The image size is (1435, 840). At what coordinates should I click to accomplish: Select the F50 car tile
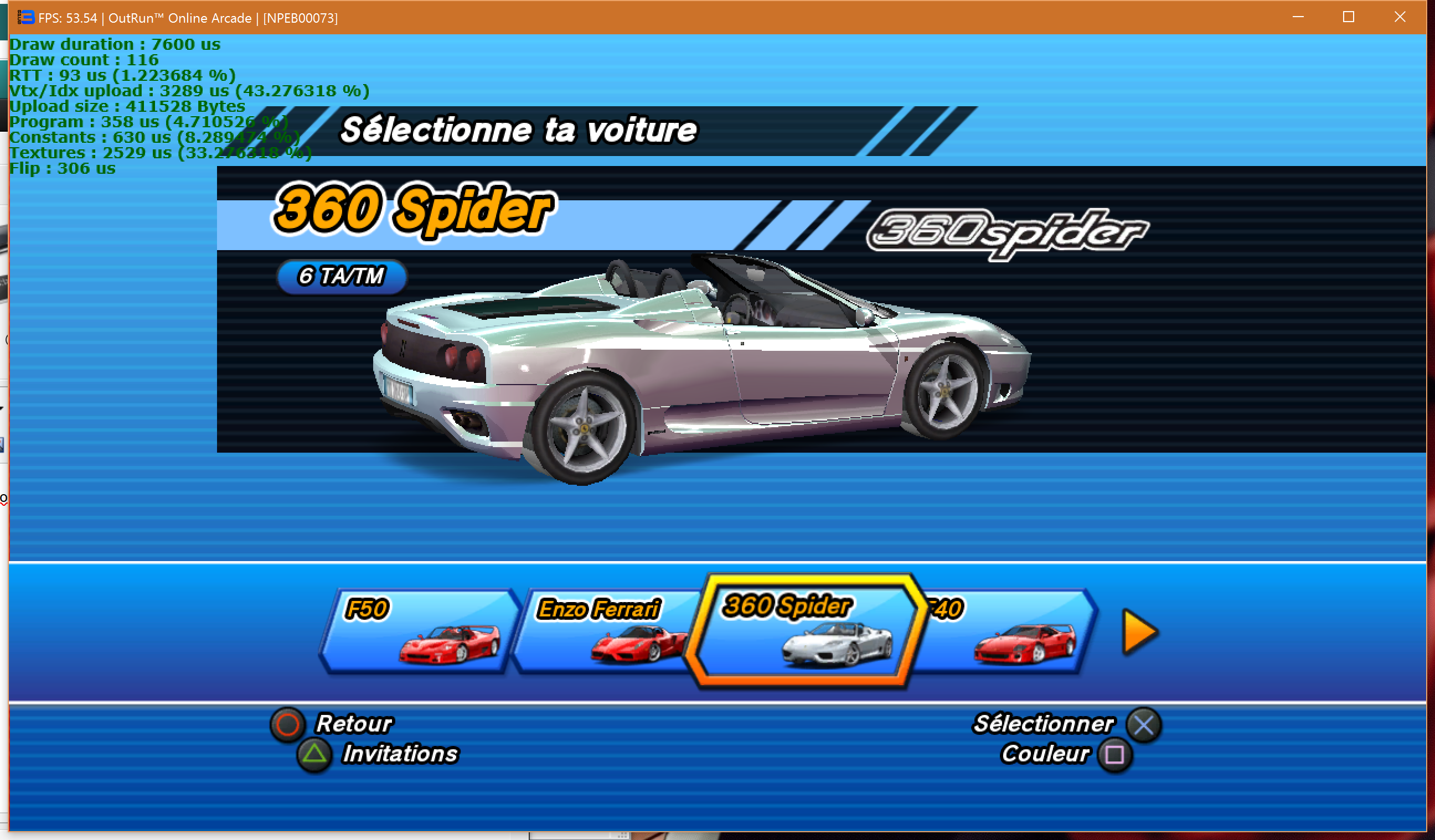click(x=420, y=632)
